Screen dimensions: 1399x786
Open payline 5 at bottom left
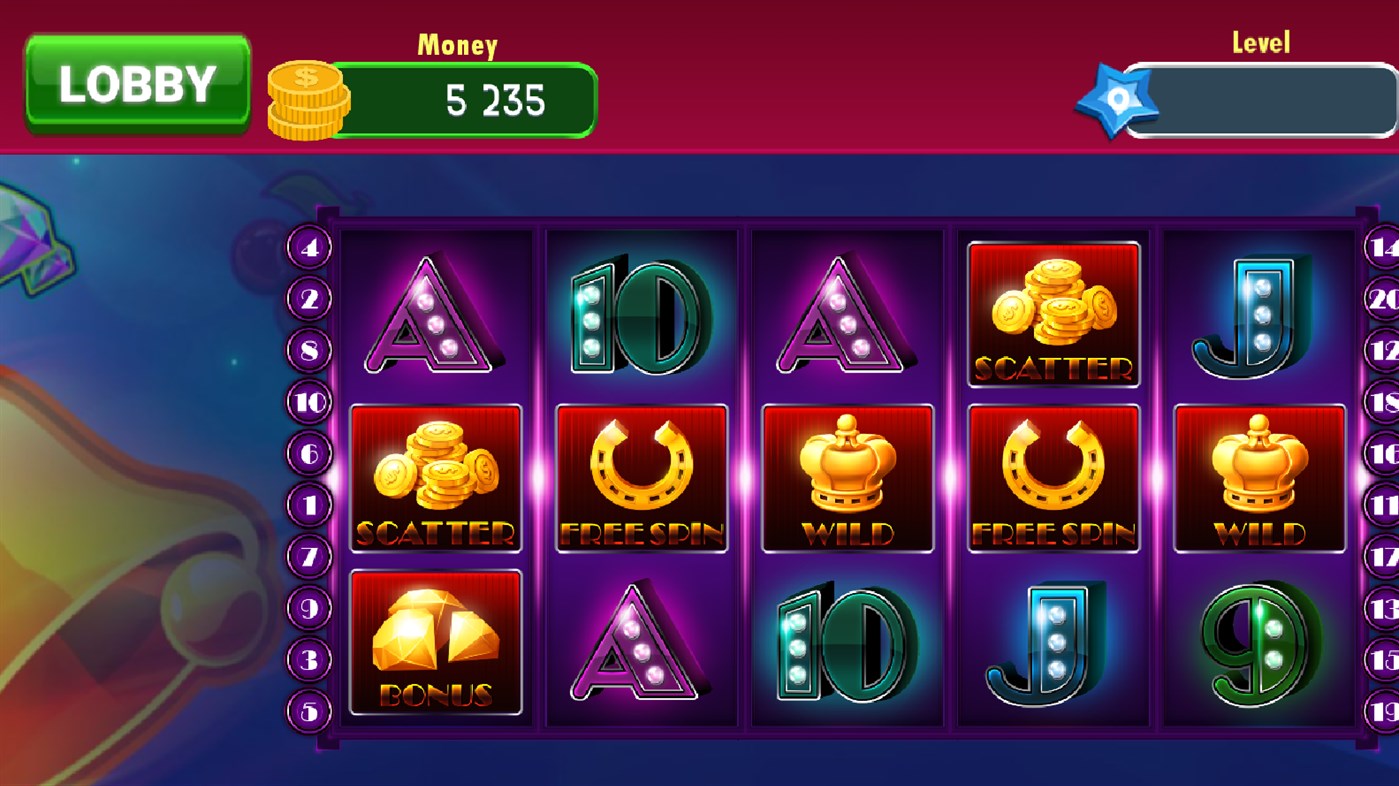click(x=311, y=708)
